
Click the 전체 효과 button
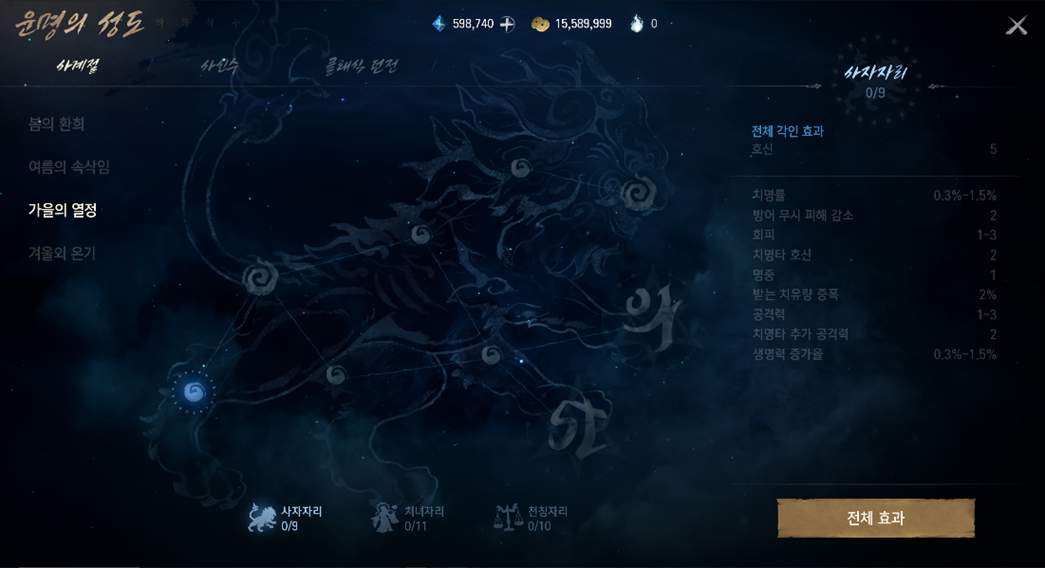coord(875,518)
